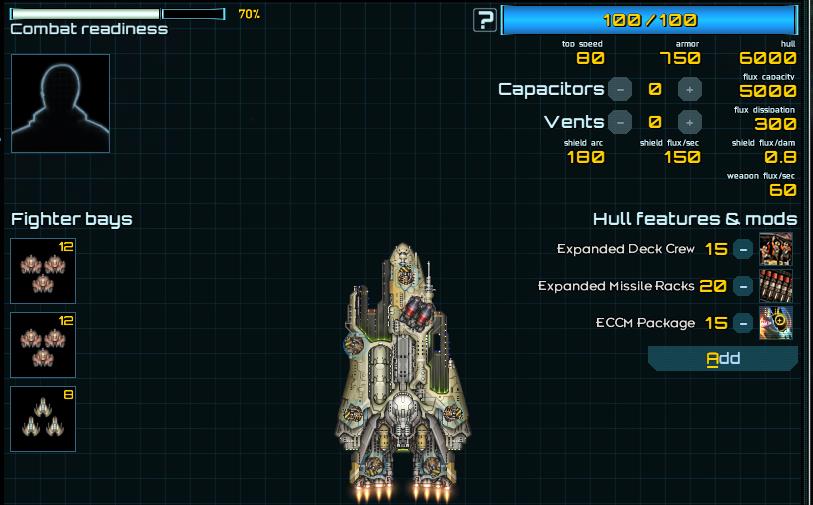
Task: Remove the Expanded Missile Racks hullmod
Action: [743, 286]
